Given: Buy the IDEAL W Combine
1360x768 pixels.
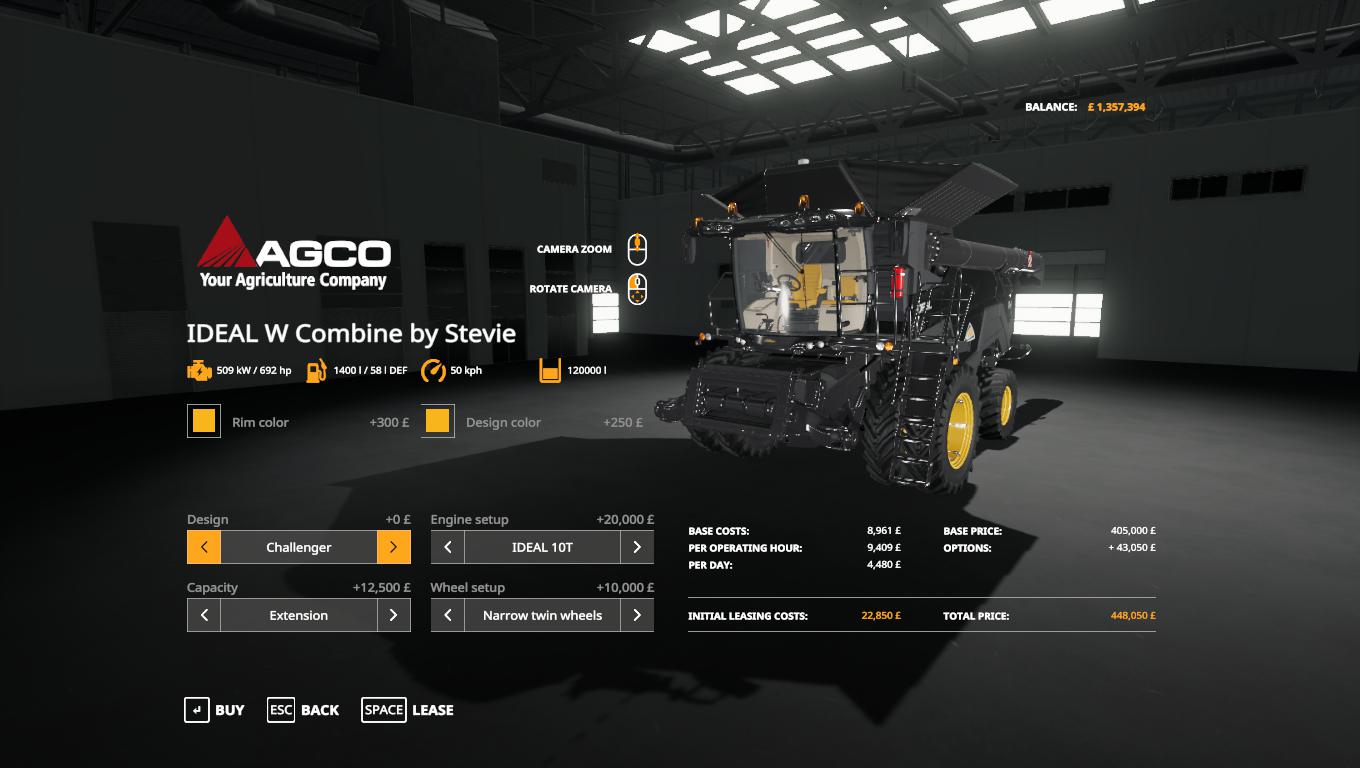Looking at the screenshot, I should [214, 710].
